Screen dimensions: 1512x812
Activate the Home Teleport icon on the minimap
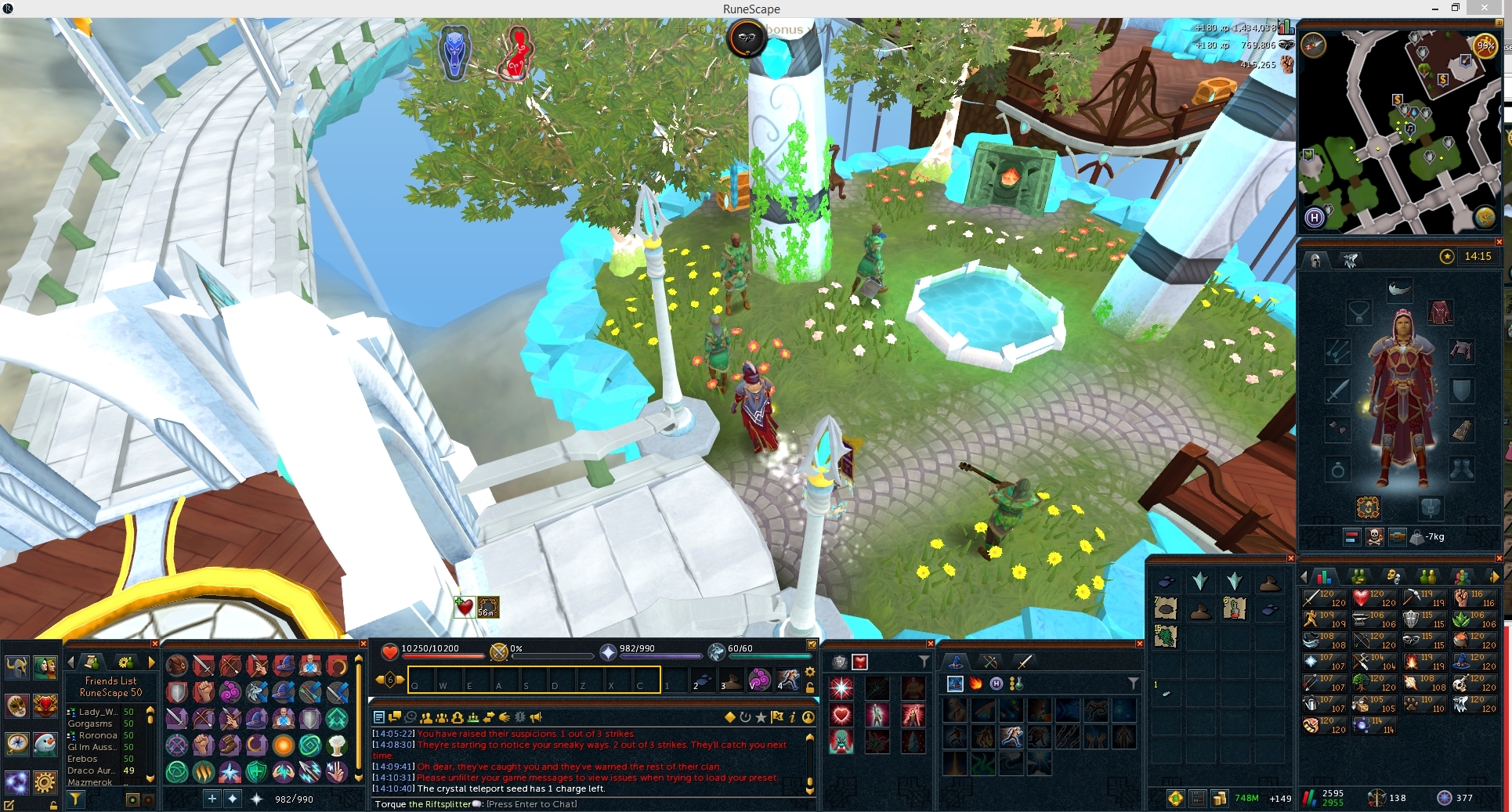coord(1315,215)
